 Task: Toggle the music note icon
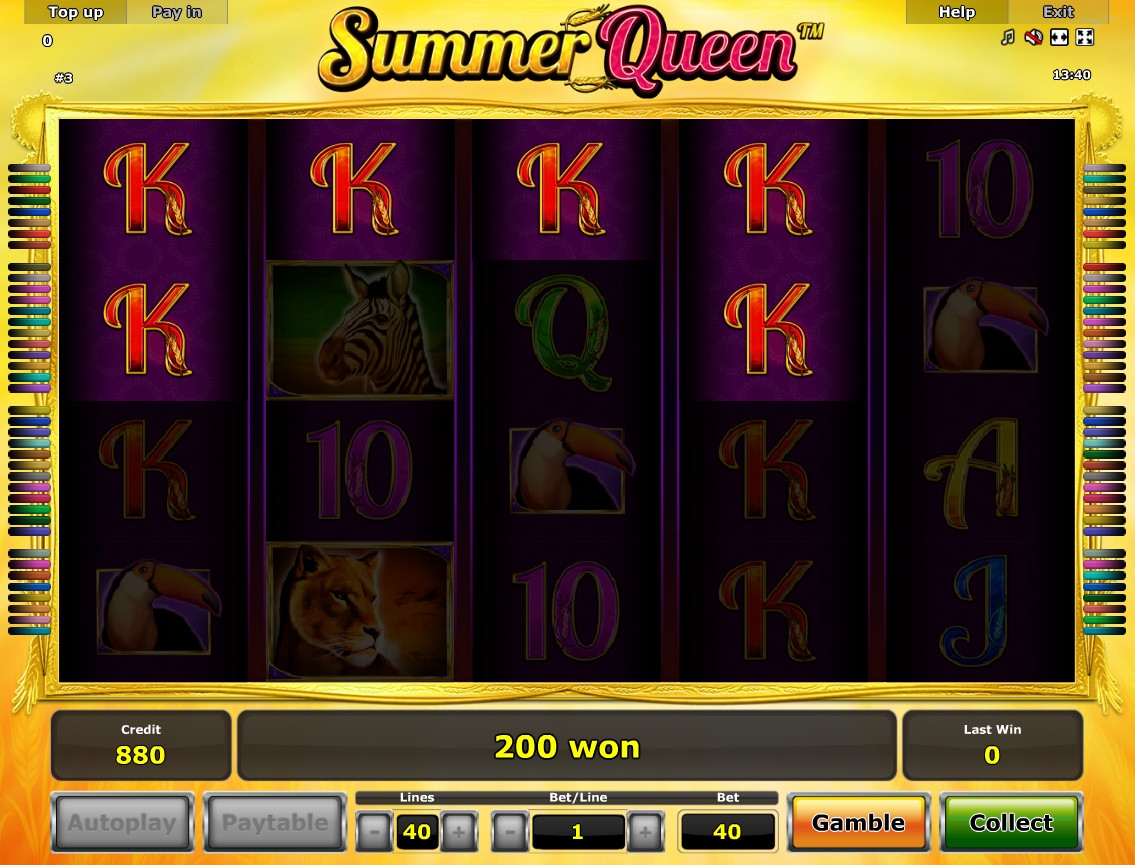click(x=1008, y=38)
